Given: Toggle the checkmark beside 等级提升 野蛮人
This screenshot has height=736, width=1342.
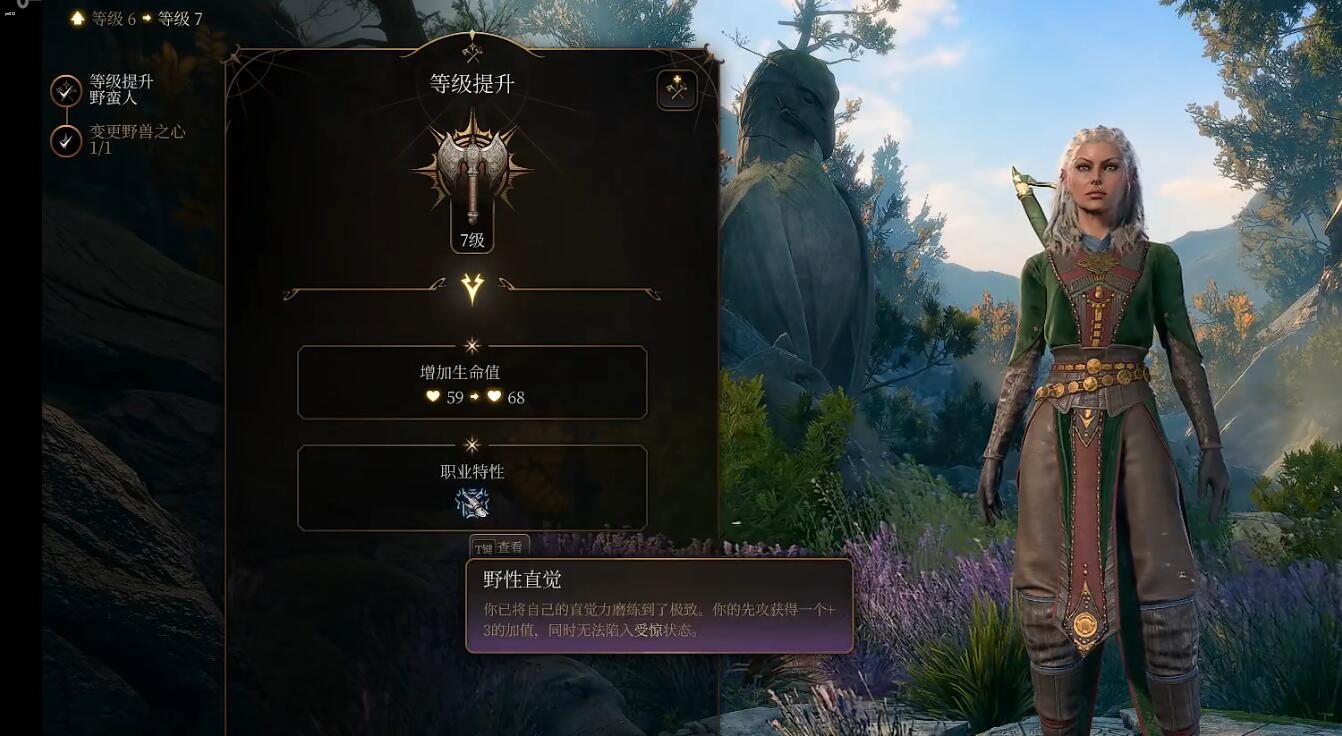Looking at the screenshot, I should tap(65, 88).
